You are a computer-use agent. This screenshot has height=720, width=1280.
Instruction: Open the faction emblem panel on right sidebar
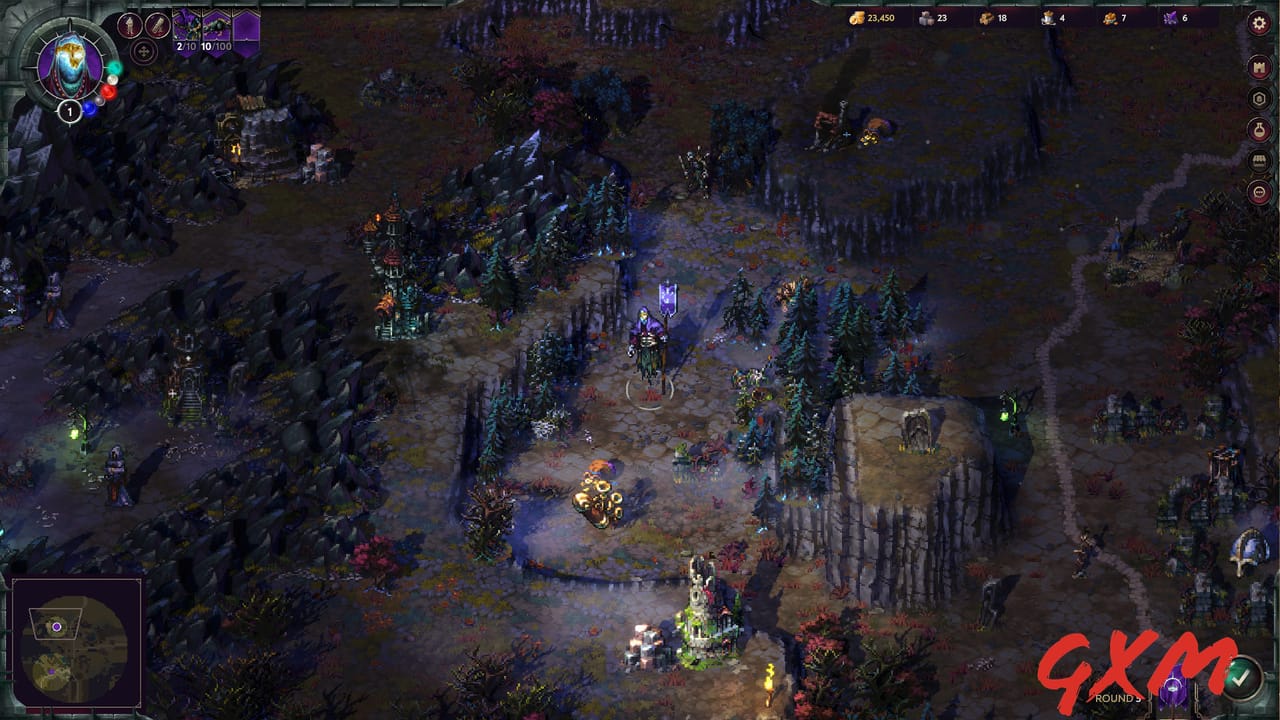coord(1258,98)
